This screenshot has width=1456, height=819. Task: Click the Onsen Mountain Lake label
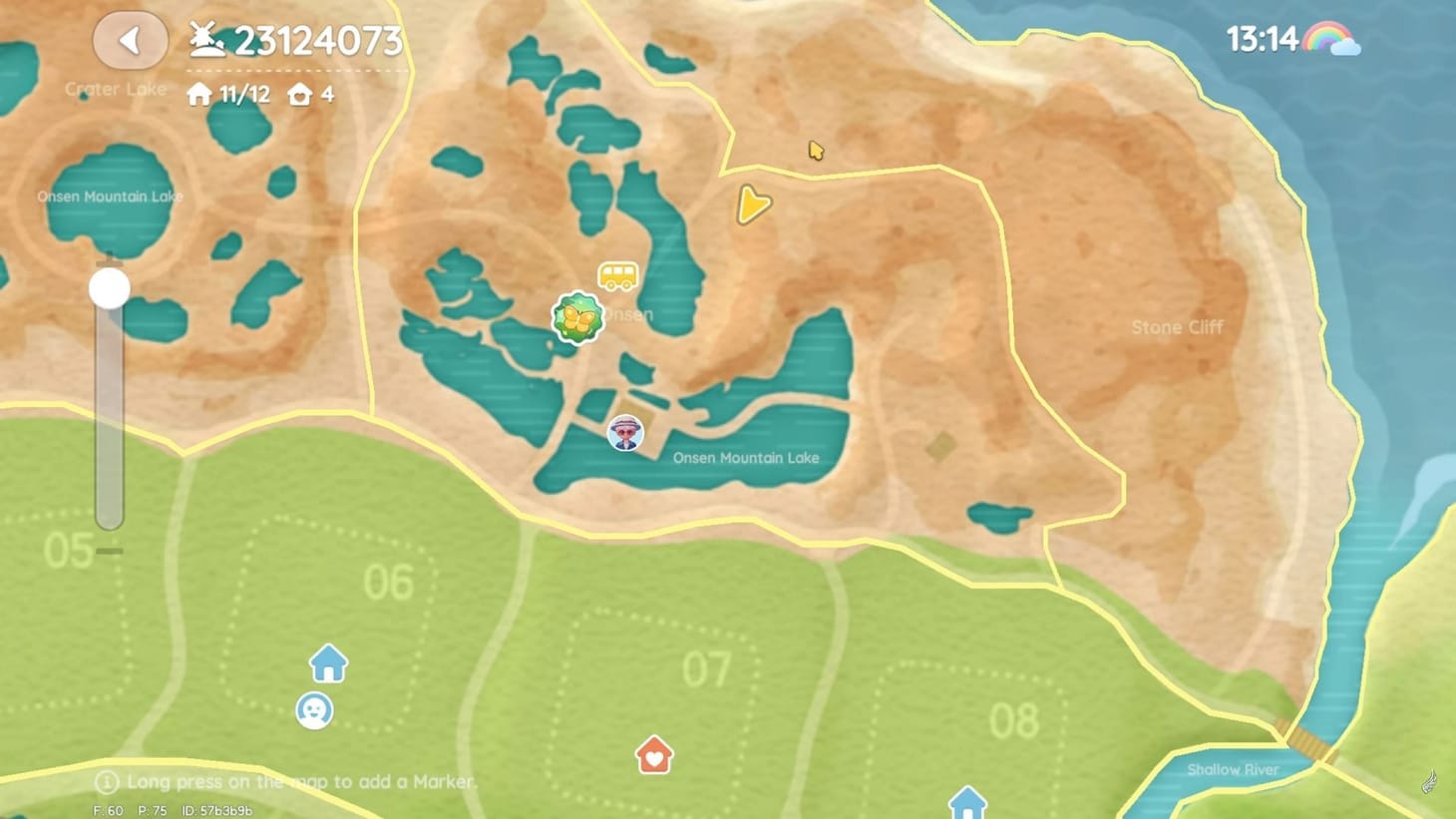[x=744, y=458]
